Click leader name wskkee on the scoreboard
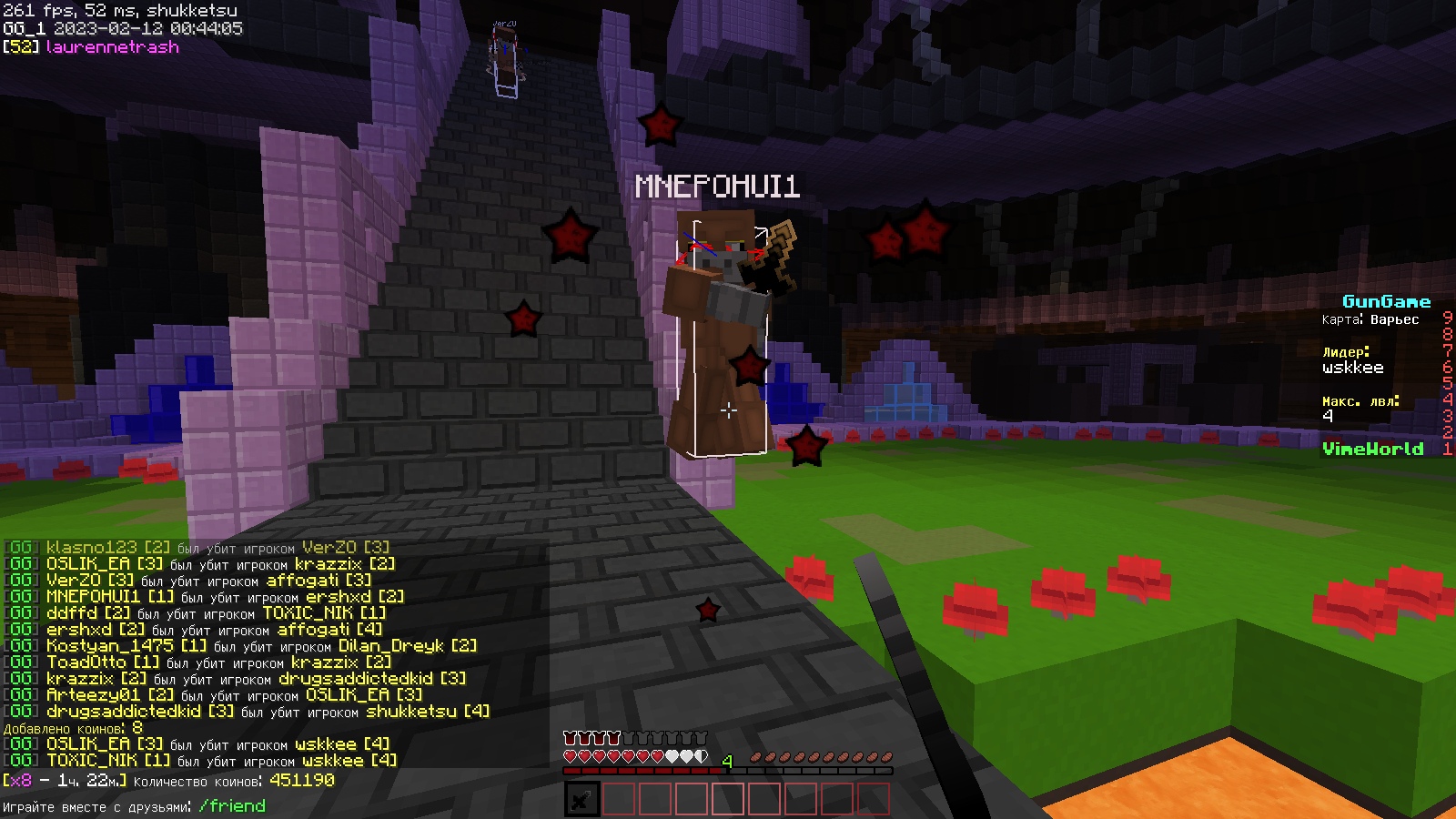 [1354, 368]
